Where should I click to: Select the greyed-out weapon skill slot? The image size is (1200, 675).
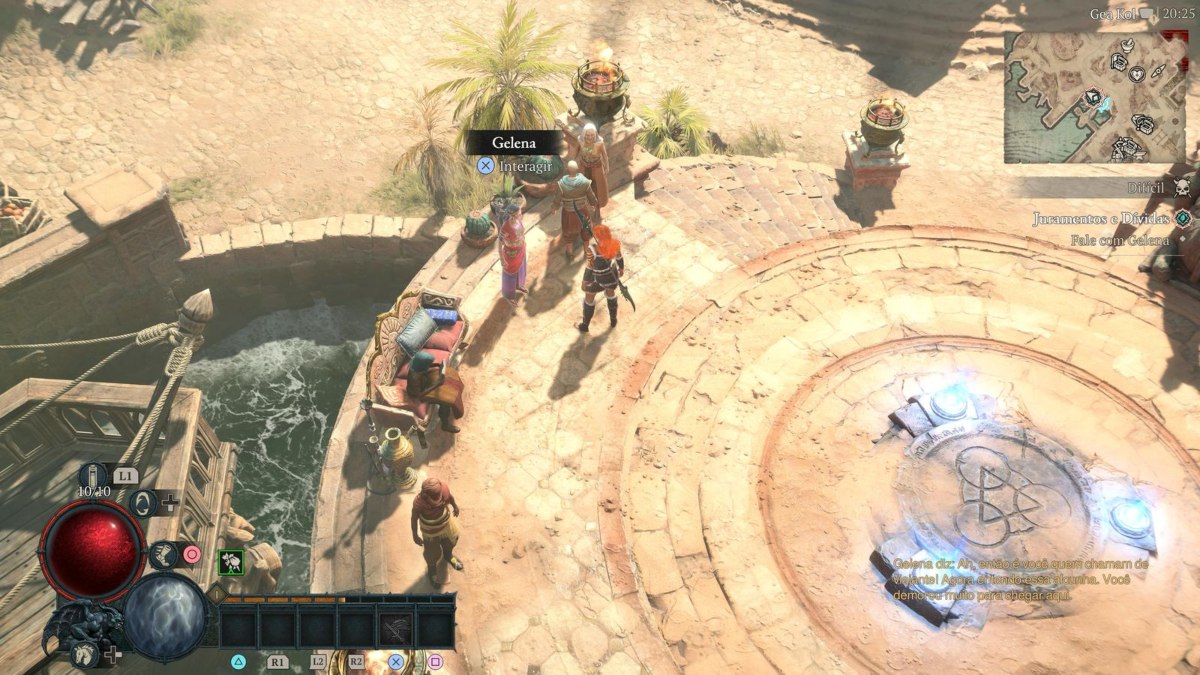396,628
